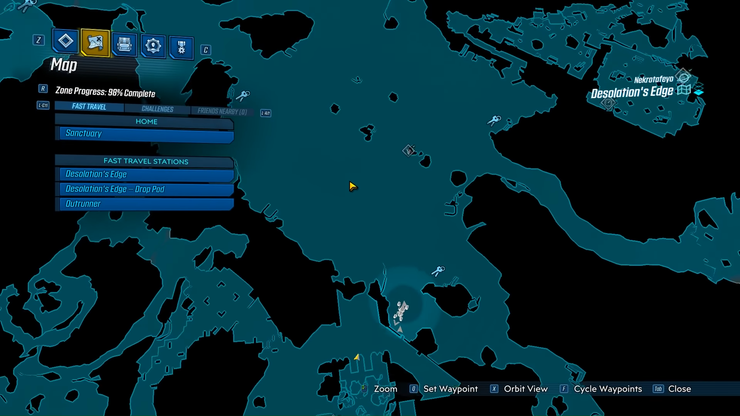The image size is (740, 416).
Task: Open the Guardian Rank medal tab
Action: [x=181, y=44]
